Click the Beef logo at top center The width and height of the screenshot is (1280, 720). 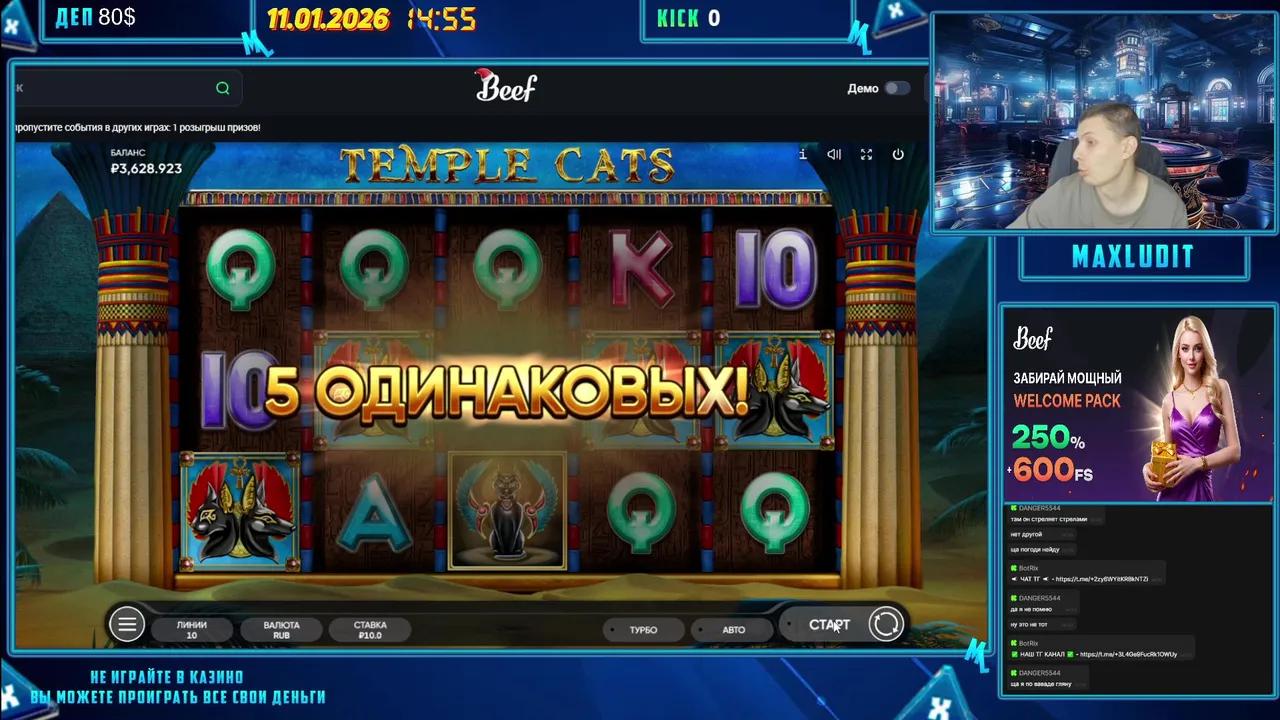click(x=506, y=87)
